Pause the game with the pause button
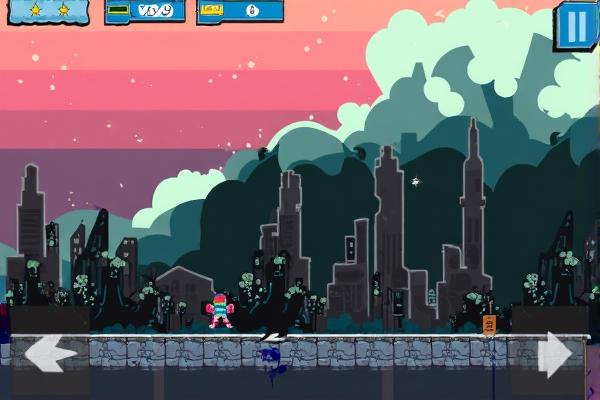 [x=576, y=25]
